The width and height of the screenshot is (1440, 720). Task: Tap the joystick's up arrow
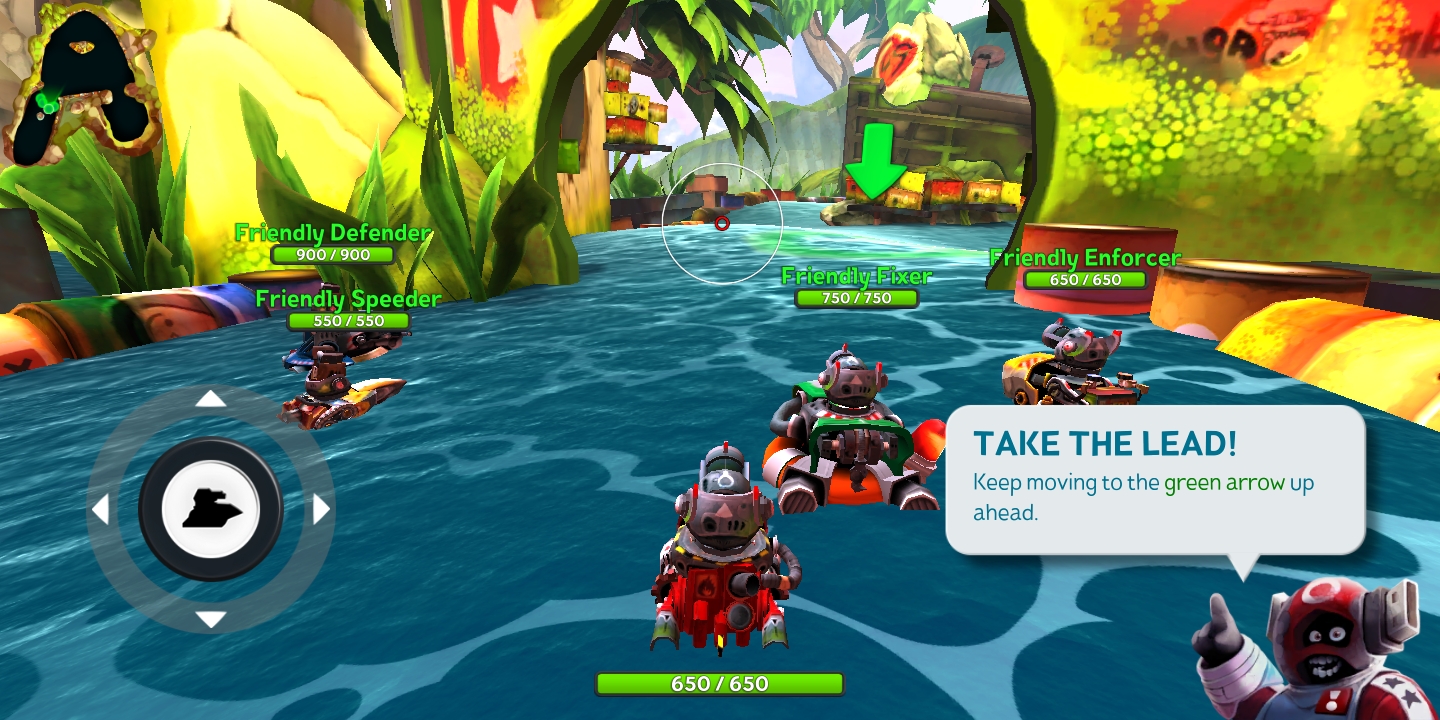210,400
